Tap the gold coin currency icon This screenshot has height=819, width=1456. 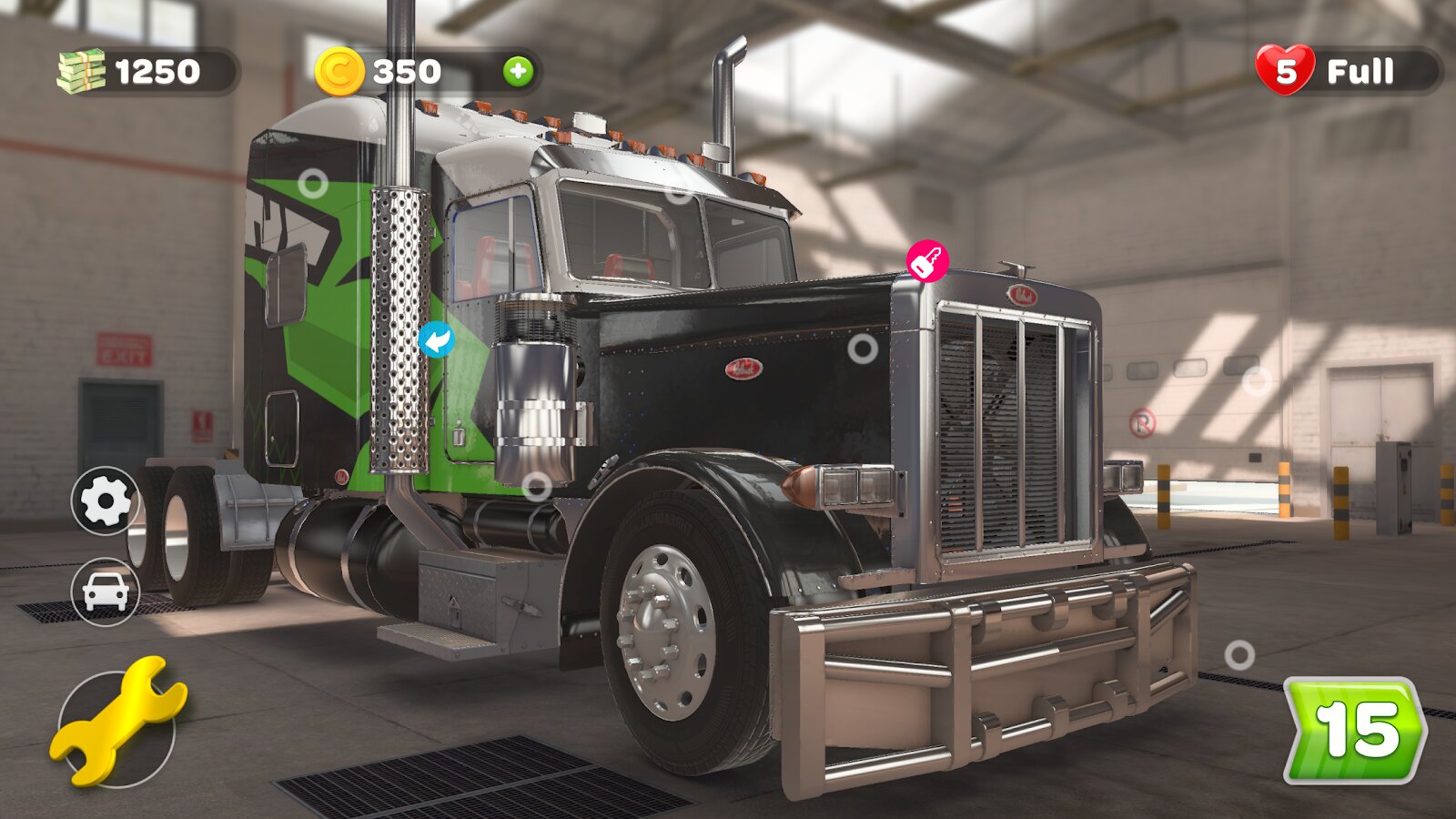click(x=339, y=71)
